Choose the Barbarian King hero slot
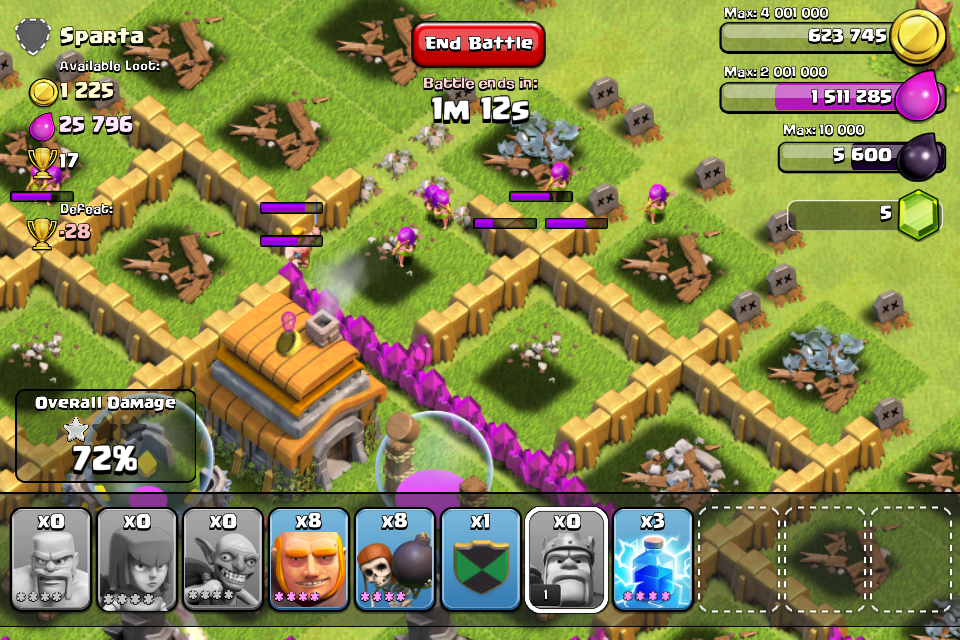The image size is (960, 640). [567, 560]
